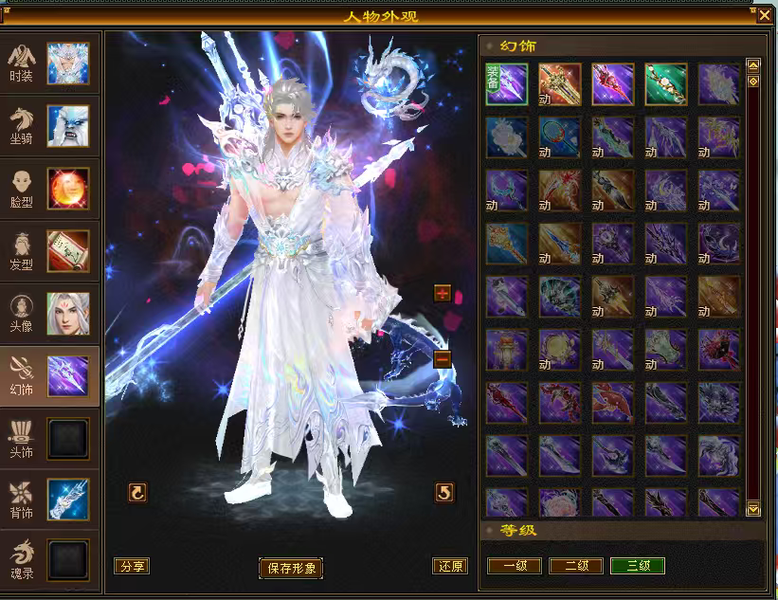Switch to the 背饰 (back ornament) category
Viewport: 778px width, 600px height.
(x=50, y=500)
